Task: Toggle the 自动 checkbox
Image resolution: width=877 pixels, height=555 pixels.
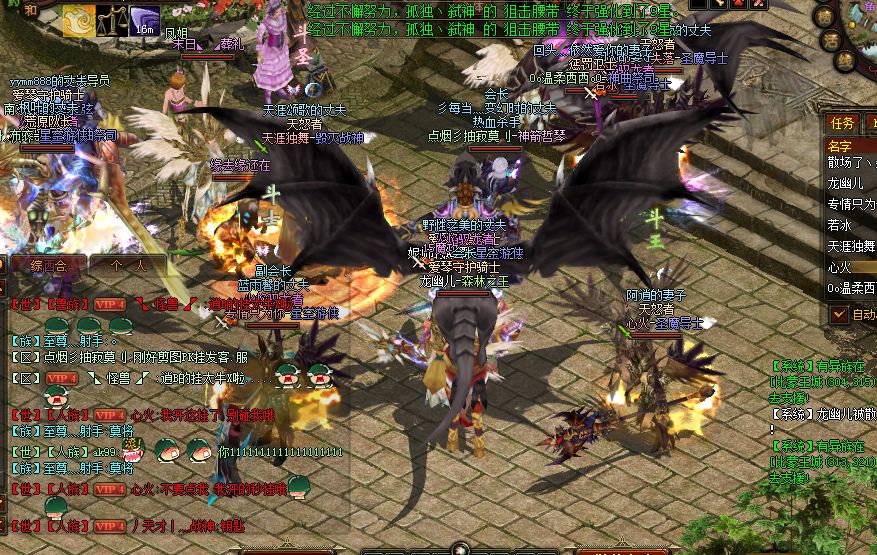Action: pyautogui.click(x=838, y=314)
